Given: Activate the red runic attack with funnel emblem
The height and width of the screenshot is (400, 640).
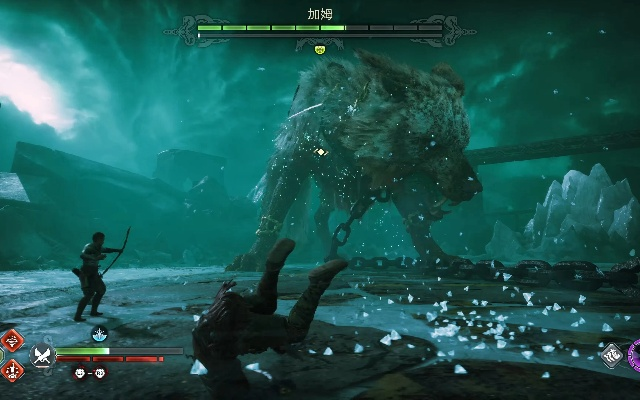Looking at the screenshot, I should click(12, 341).
